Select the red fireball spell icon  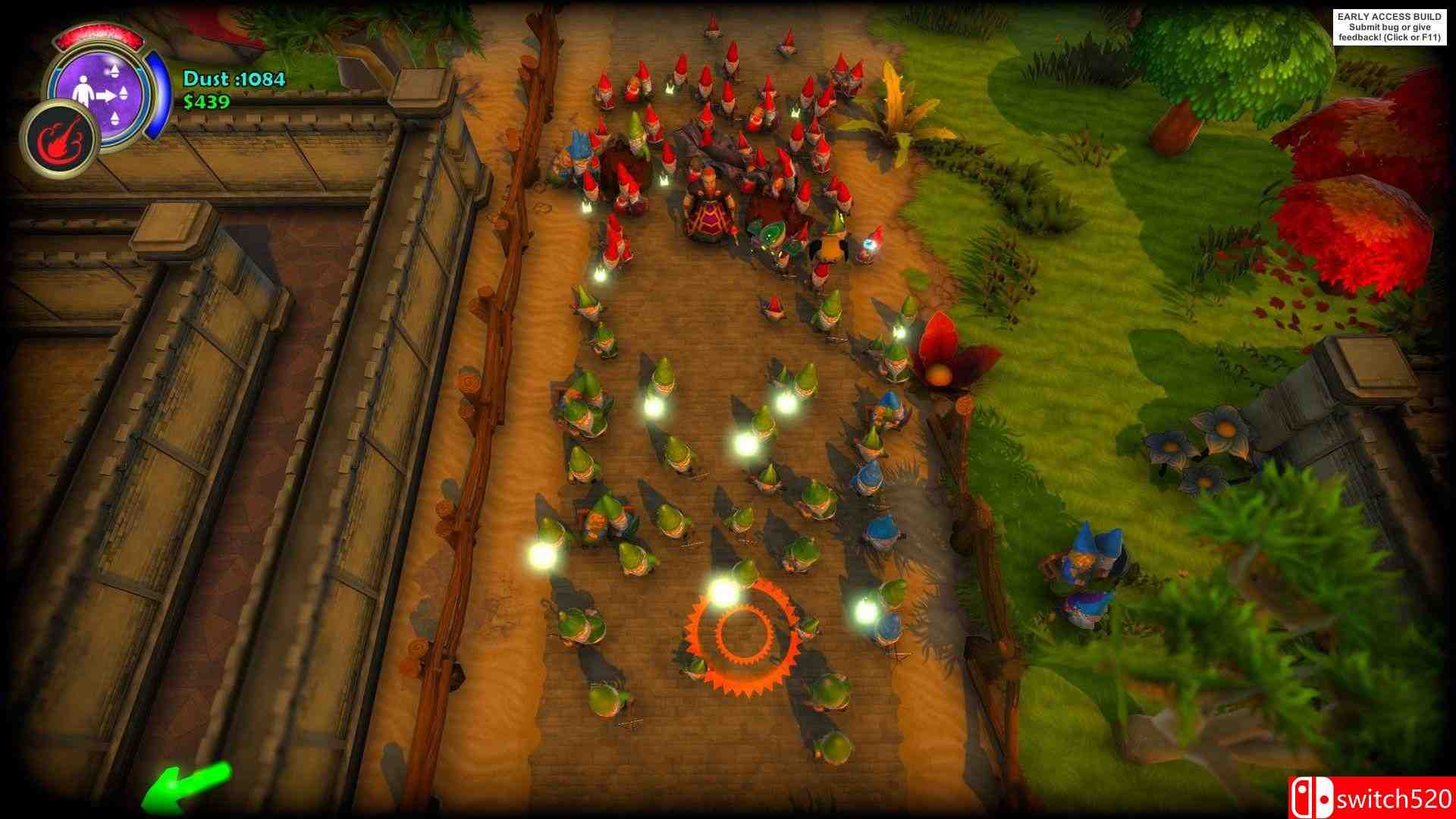(63, 139)
